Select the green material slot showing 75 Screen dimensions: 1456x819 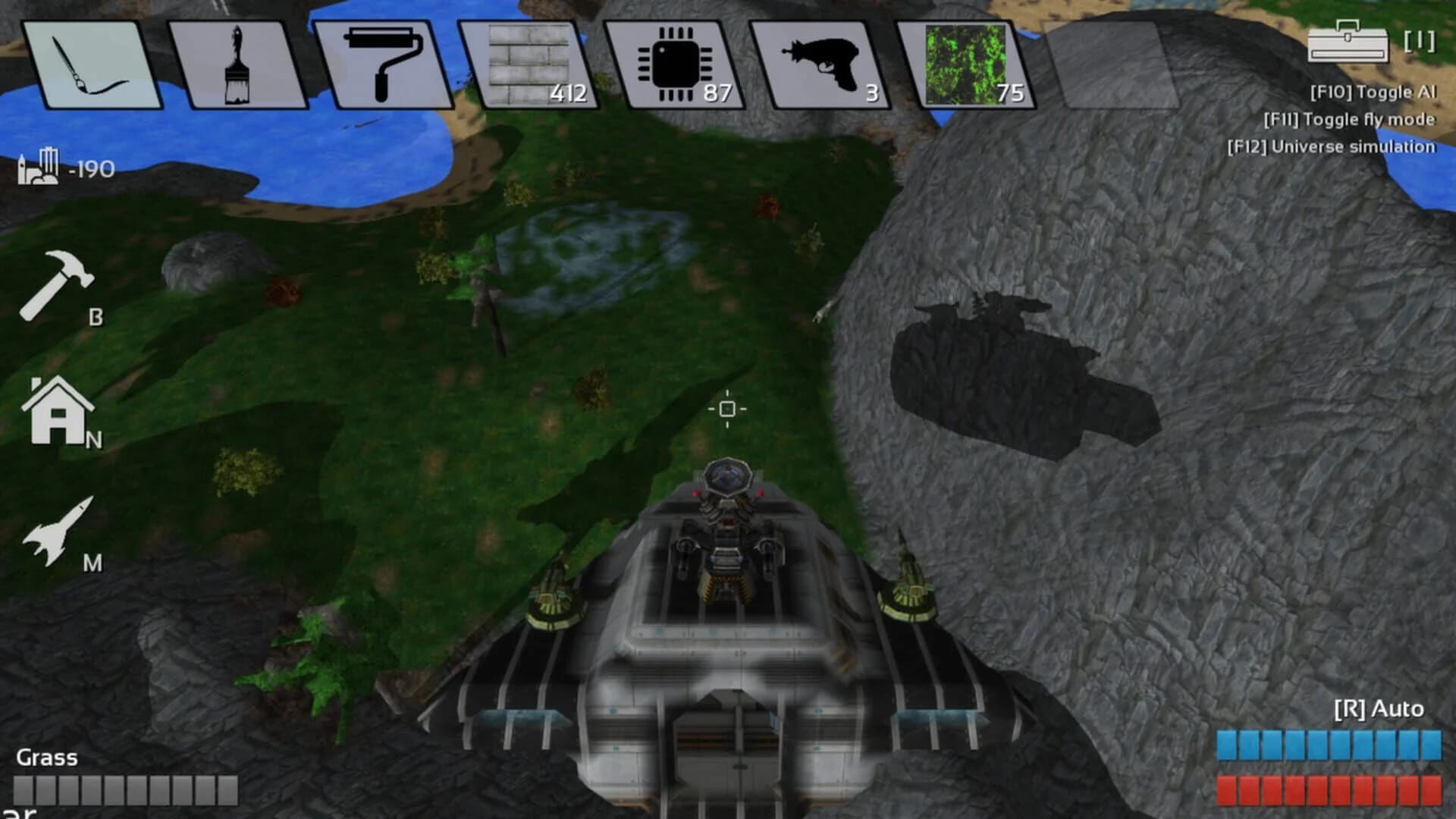[971, 64]
